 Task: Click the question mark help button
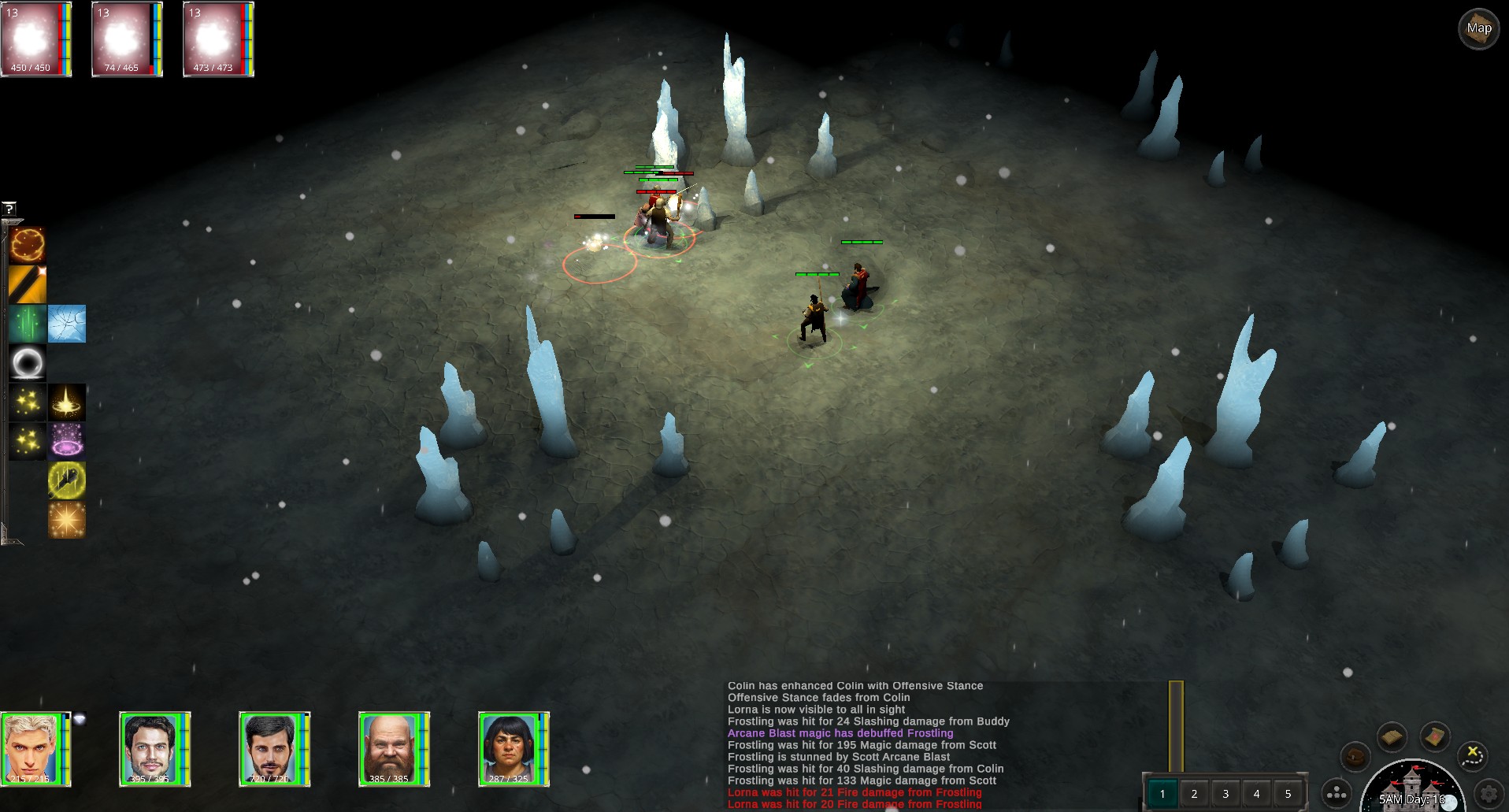9,209
